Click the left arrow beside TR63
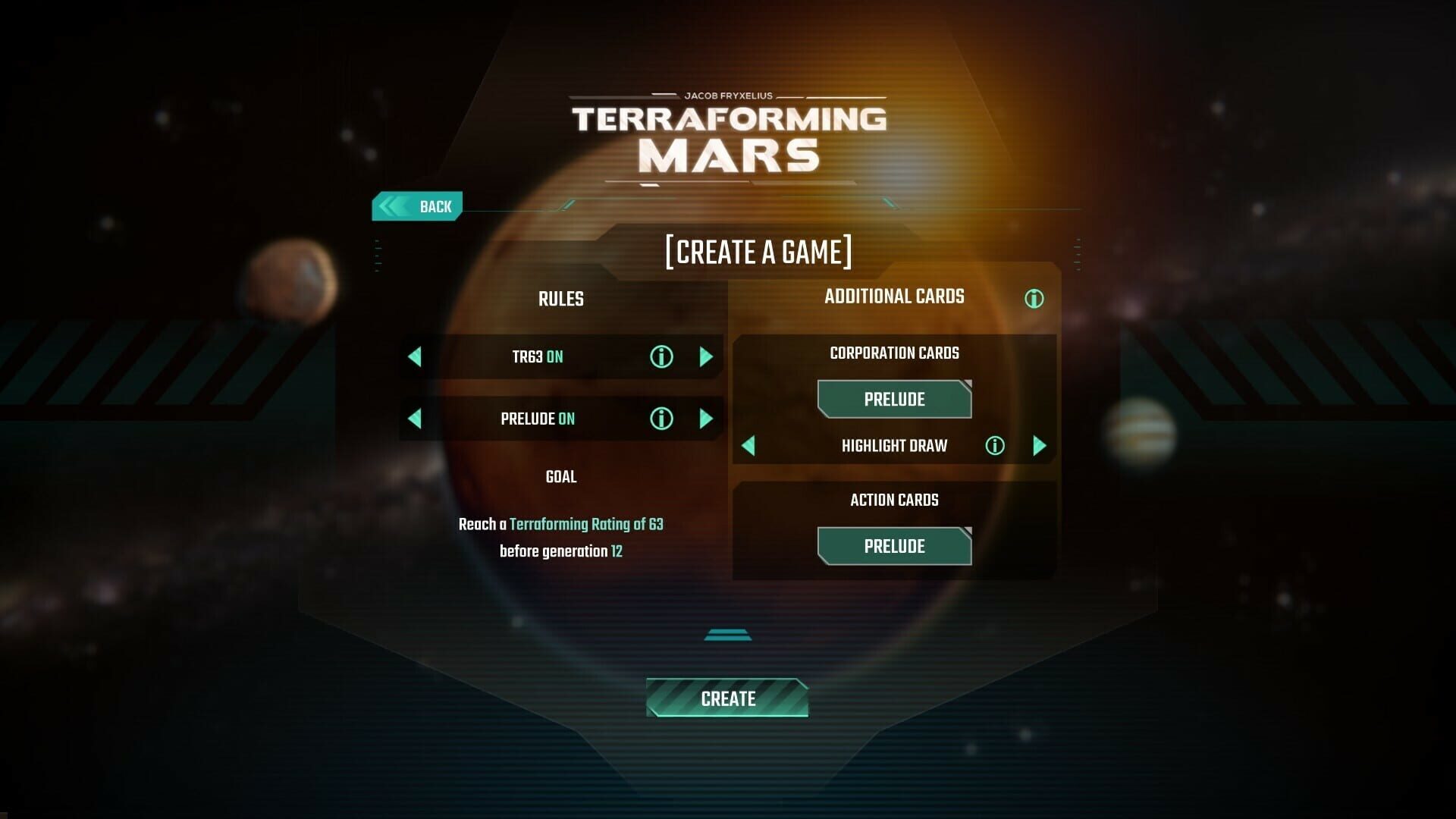The image size is (1456, 819). (x=414, y=356)
